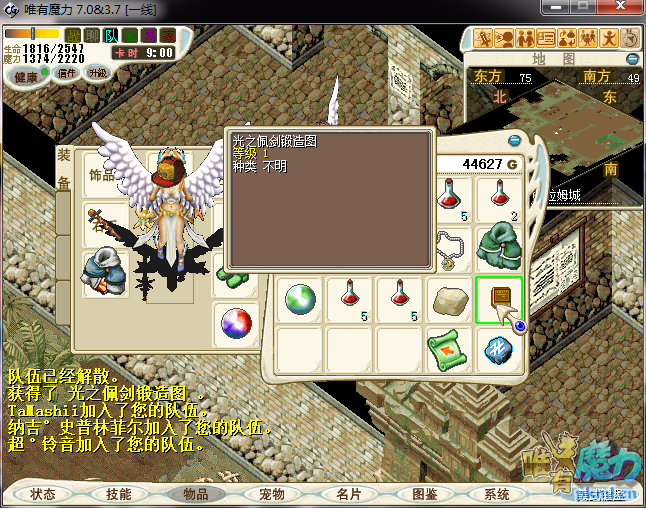646x508 pixels.
Task: Select the forging blueprint book slot
Action: coord(499,299)
